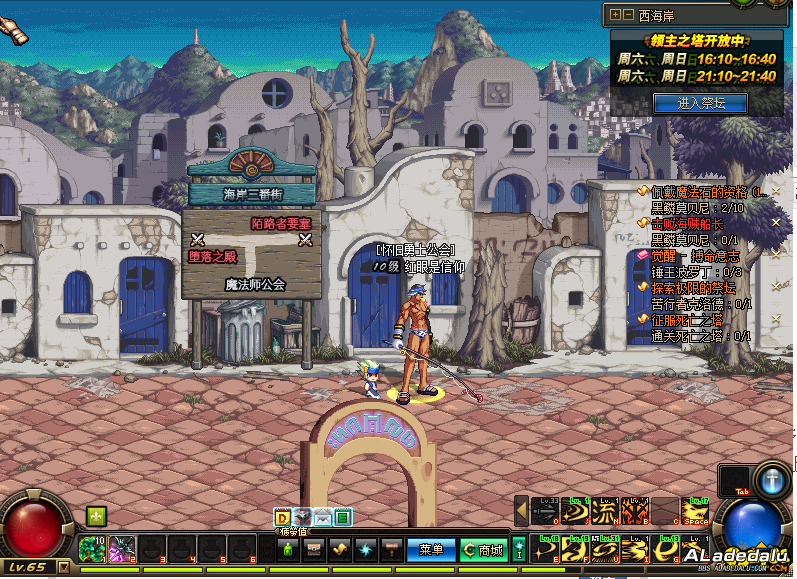Open the envelope mail icon

[323, 517]
